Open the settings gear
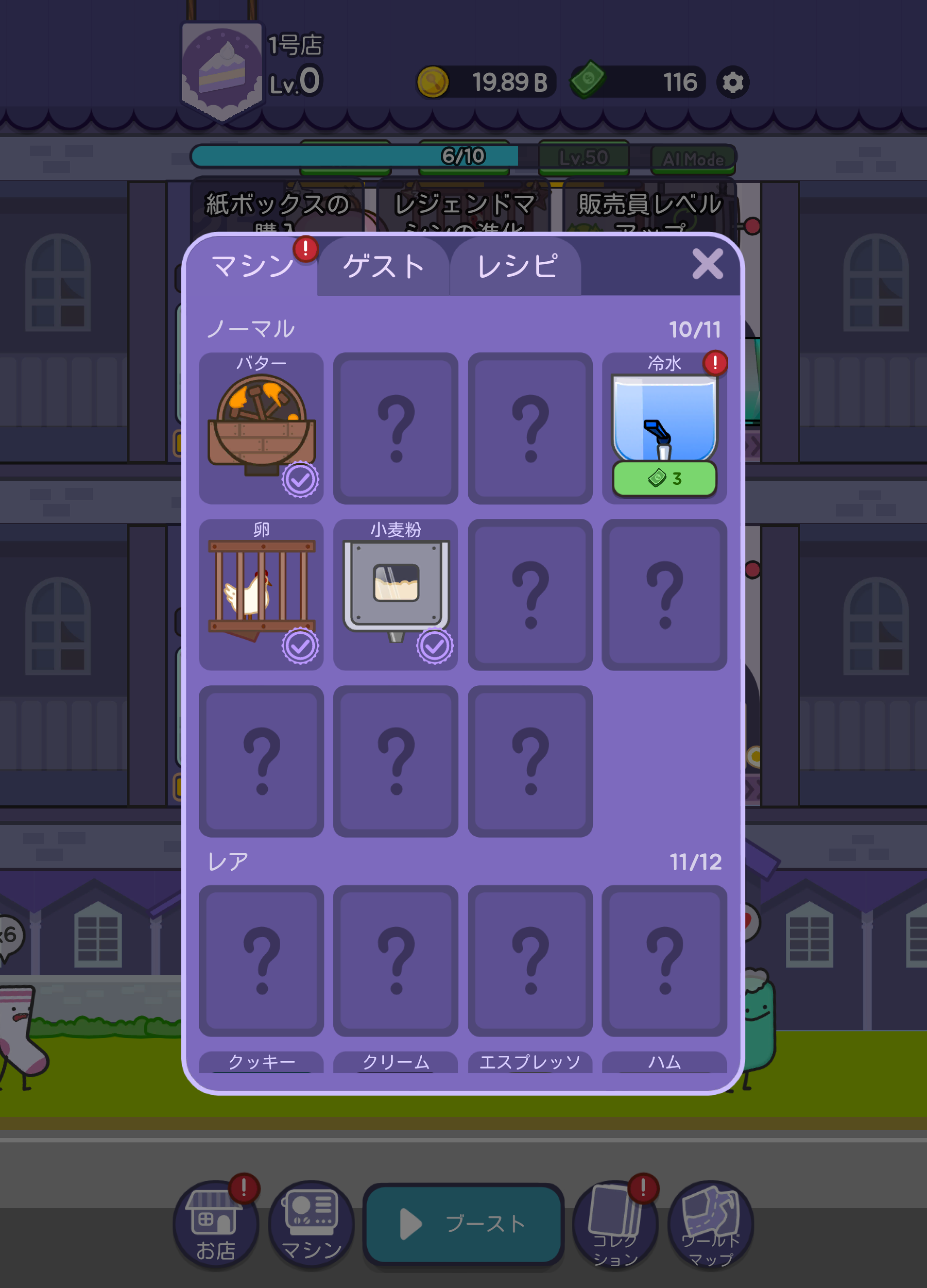This screenshot has width=927, height=1288. coord(732,83)
